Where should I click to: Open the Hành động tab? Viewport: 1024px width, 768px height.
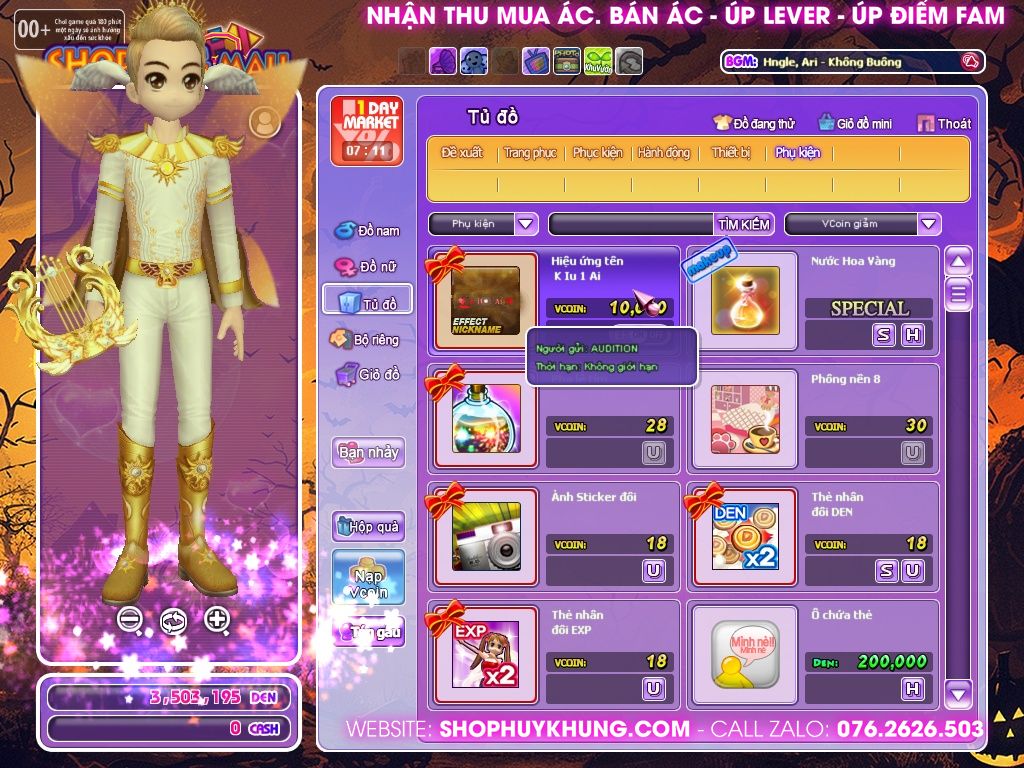[x=664, y=153]
